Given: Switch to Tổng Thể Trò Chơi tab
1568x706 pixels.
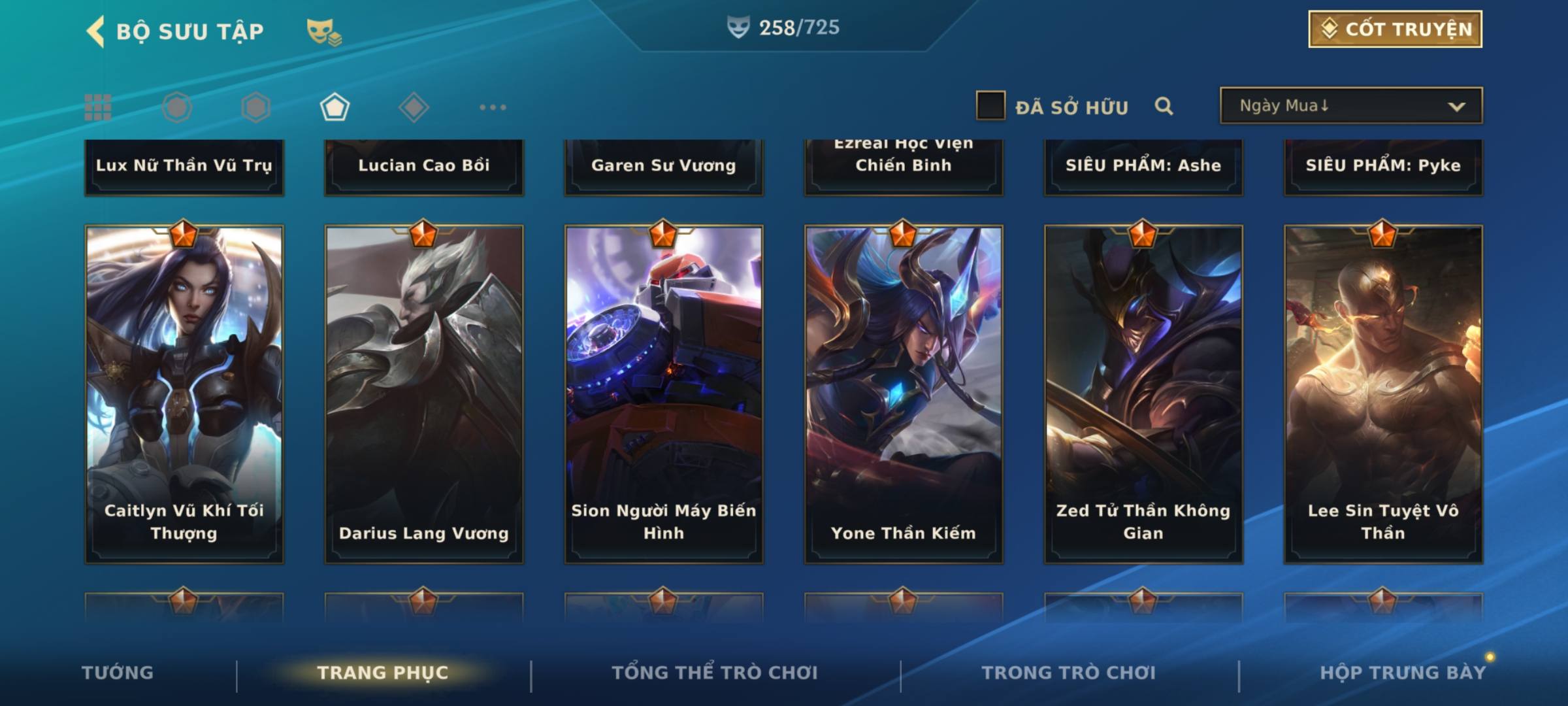Looking at the screenshot, I should click(x=715, y=672).
